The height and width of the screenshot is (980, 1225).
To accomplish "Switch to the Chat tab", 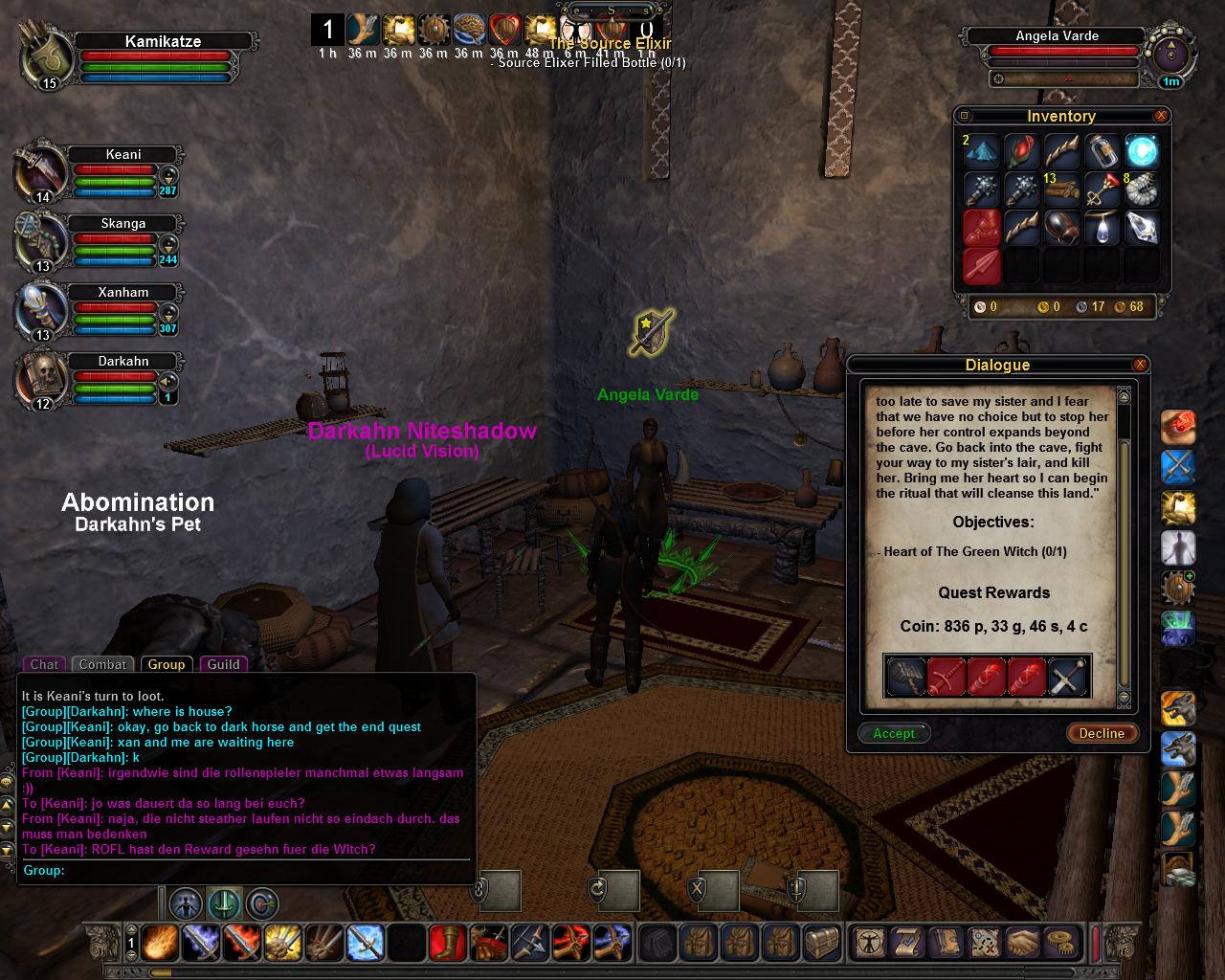I will pyautogui.click(x=44, y=664).
